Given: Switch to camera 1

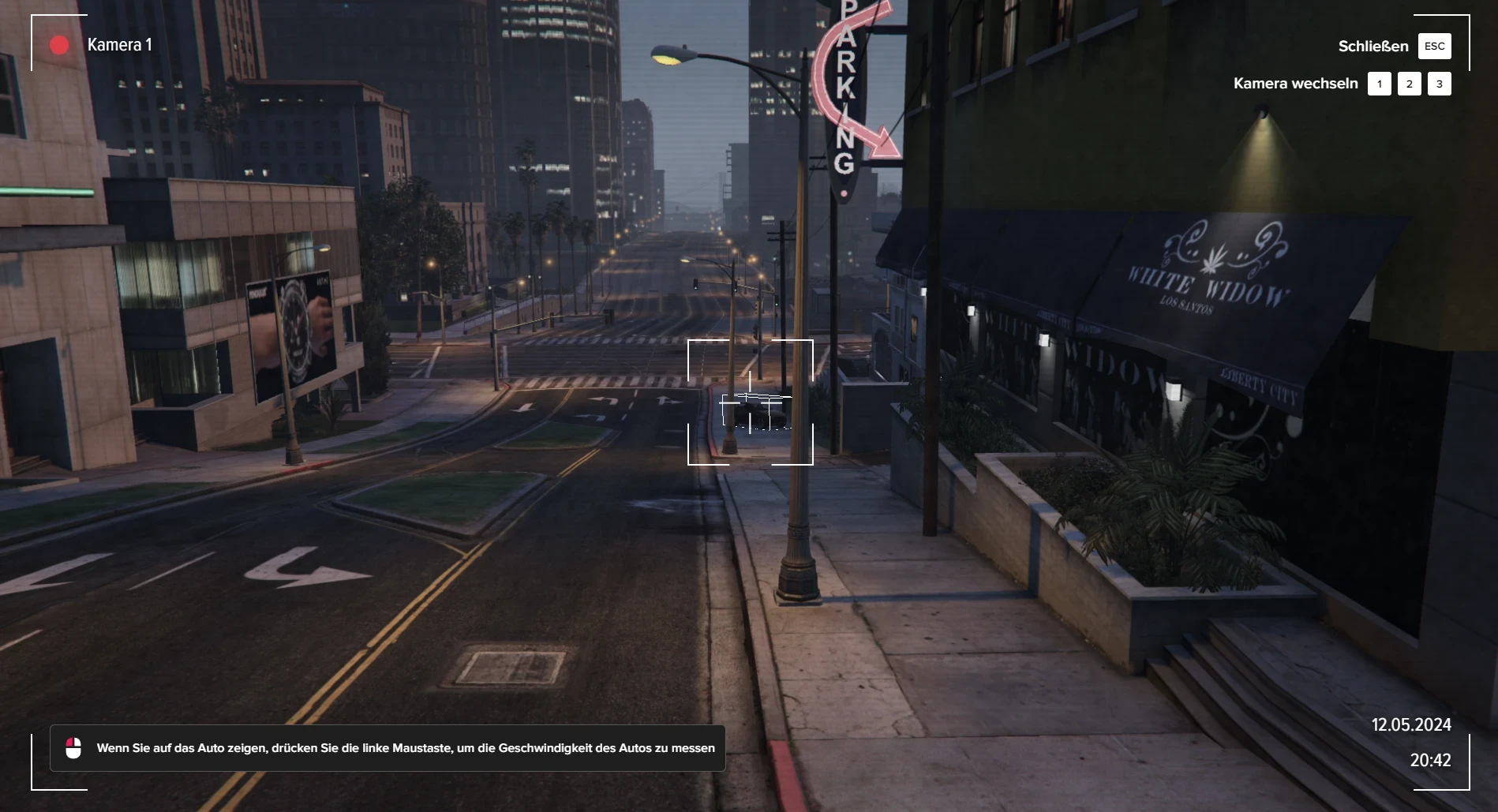Looking at the screenshot, I should pos(1379,84).
